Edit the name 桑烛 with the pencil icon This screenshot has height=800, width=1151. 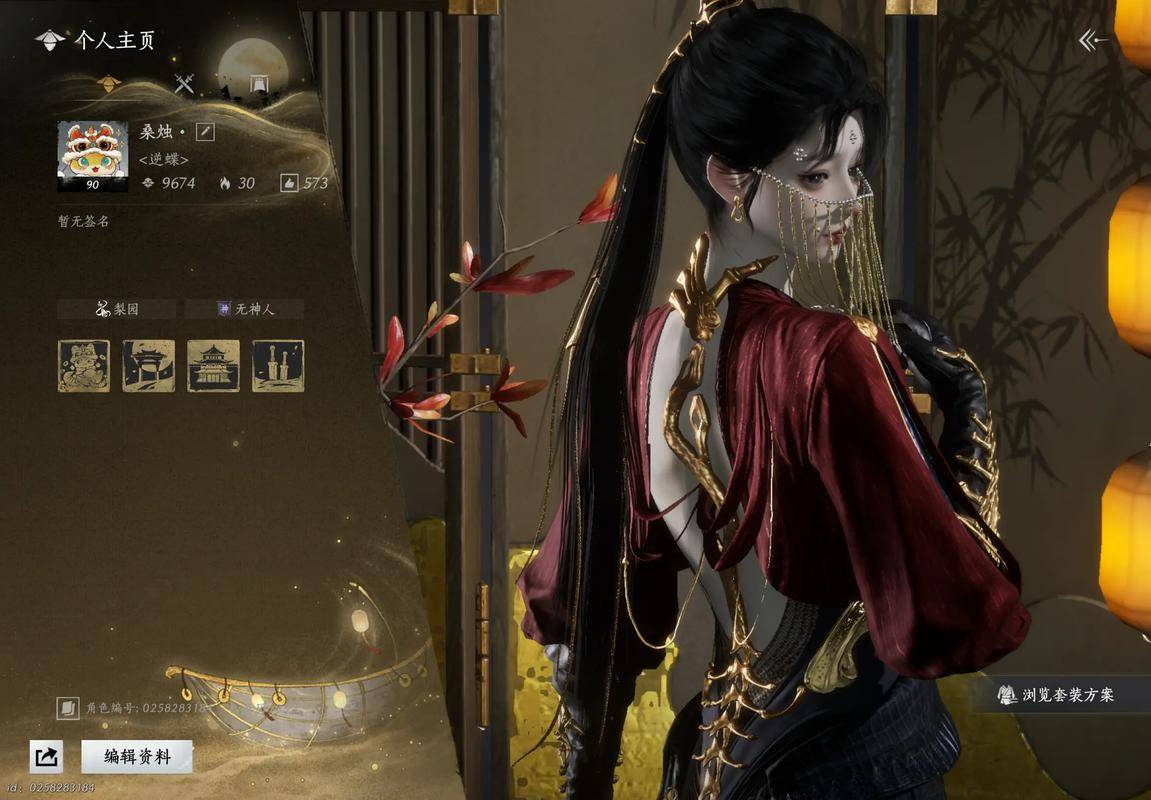tap(204, 132)
